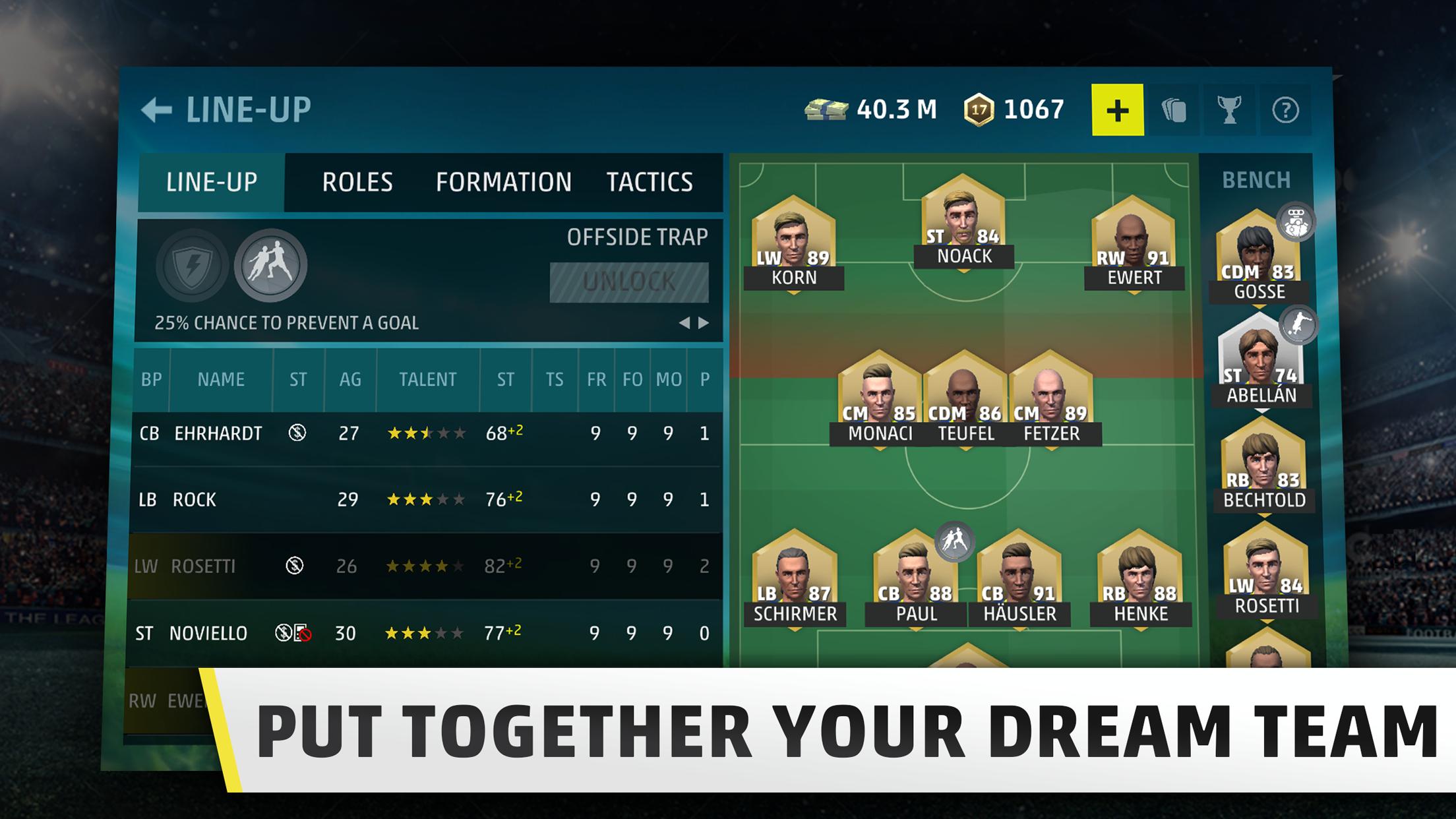Switch to the Formation tab

tap(503, 182)
